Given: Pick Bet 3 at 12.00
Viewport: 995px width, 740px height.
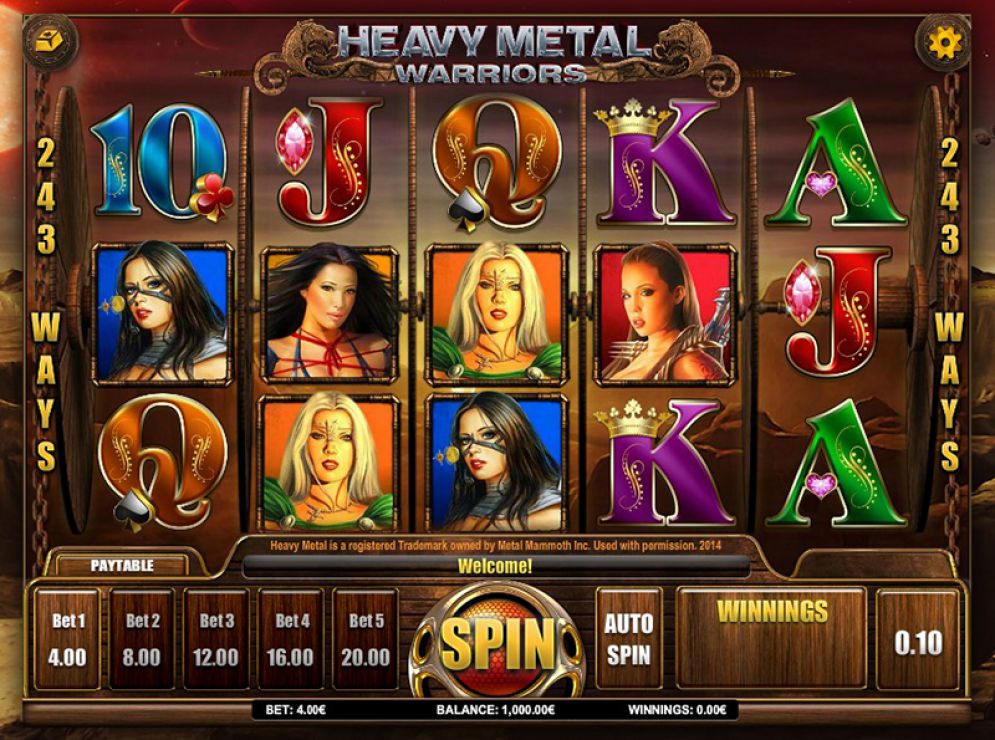Looking at the screenshot, I should coord(216,640).
